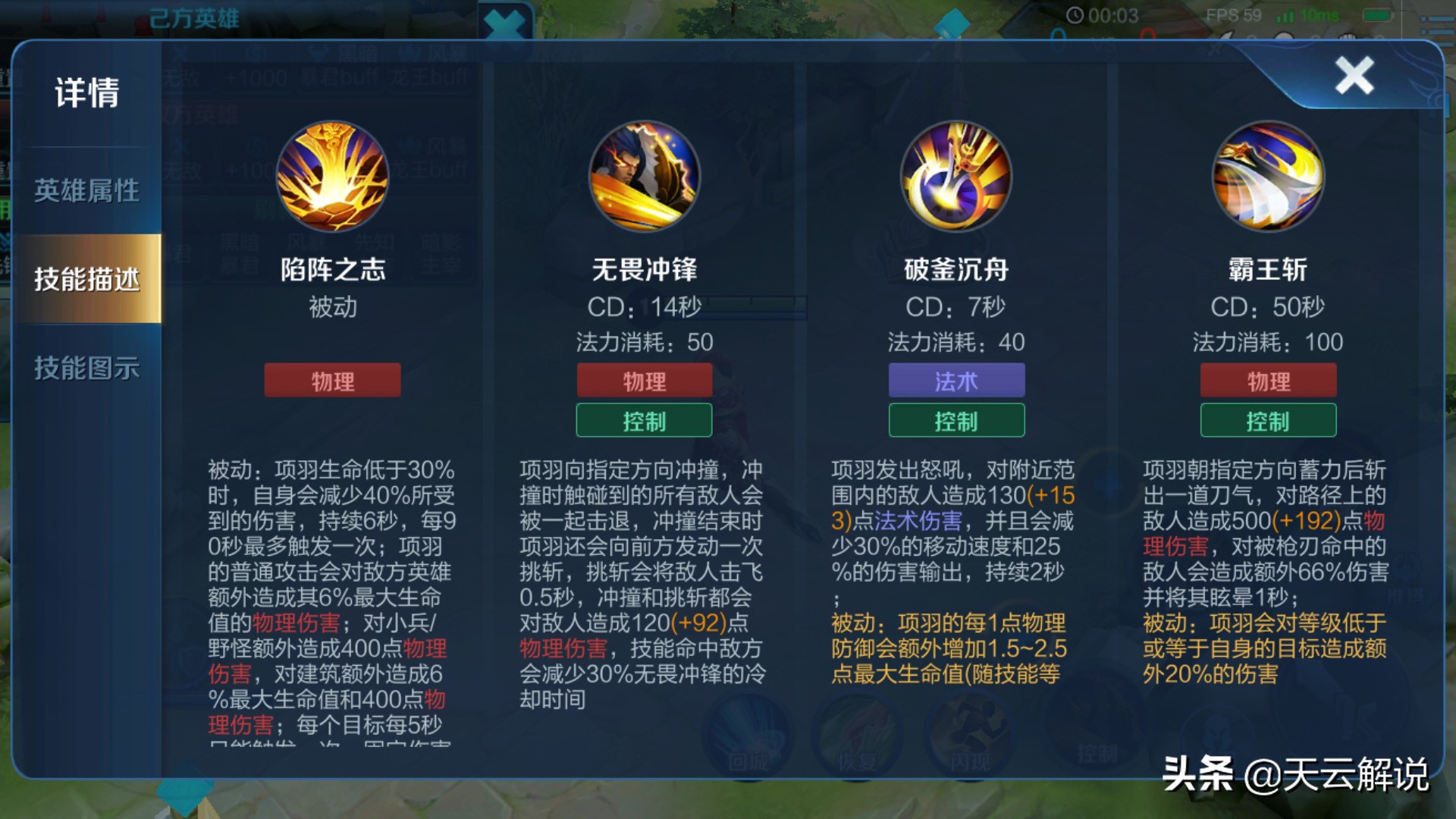1456x819 pixels.
Task: Close the 详情 panel with the X button
Action: click(1354, 74)
